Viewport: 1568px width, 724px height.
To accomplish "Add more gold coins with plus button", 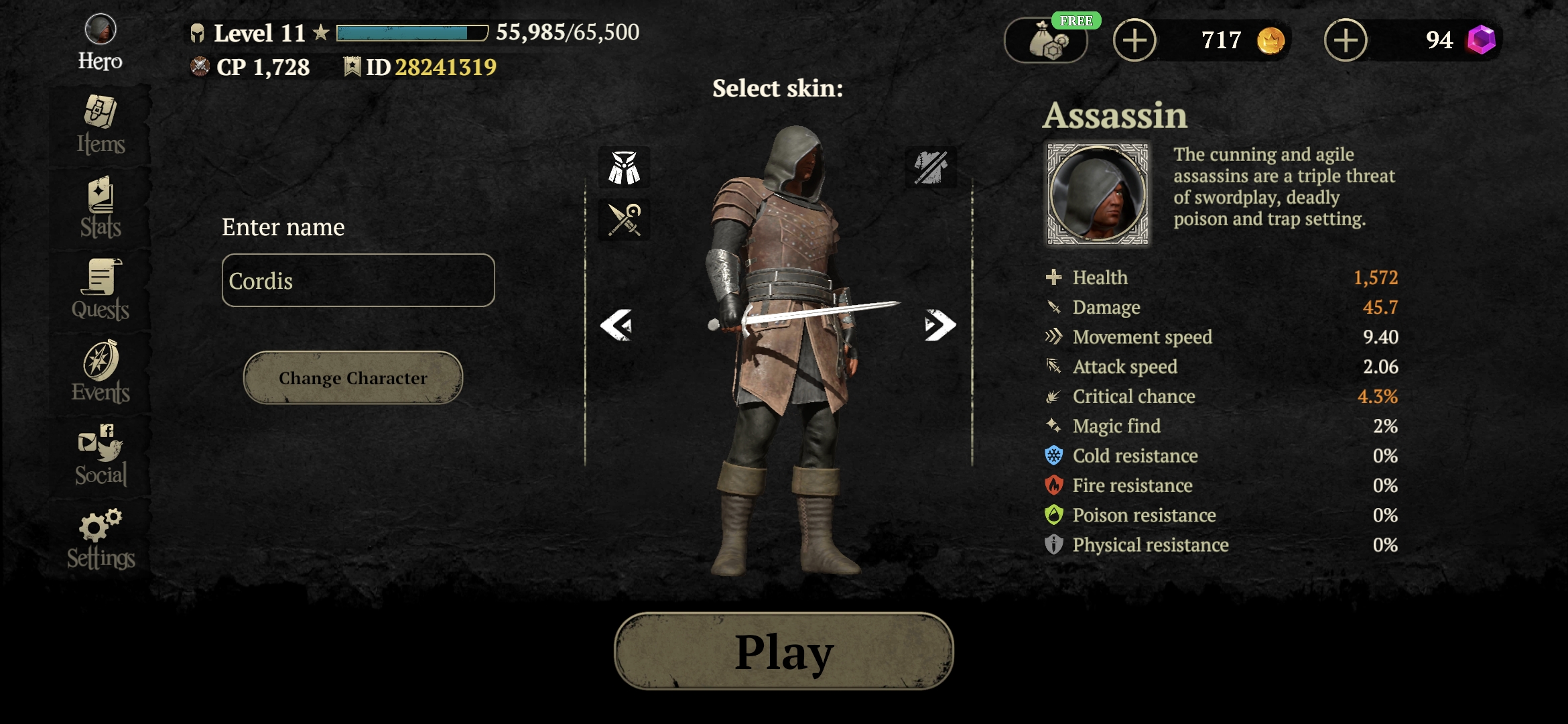I will pyautogui.click(x=1134, y=40).
